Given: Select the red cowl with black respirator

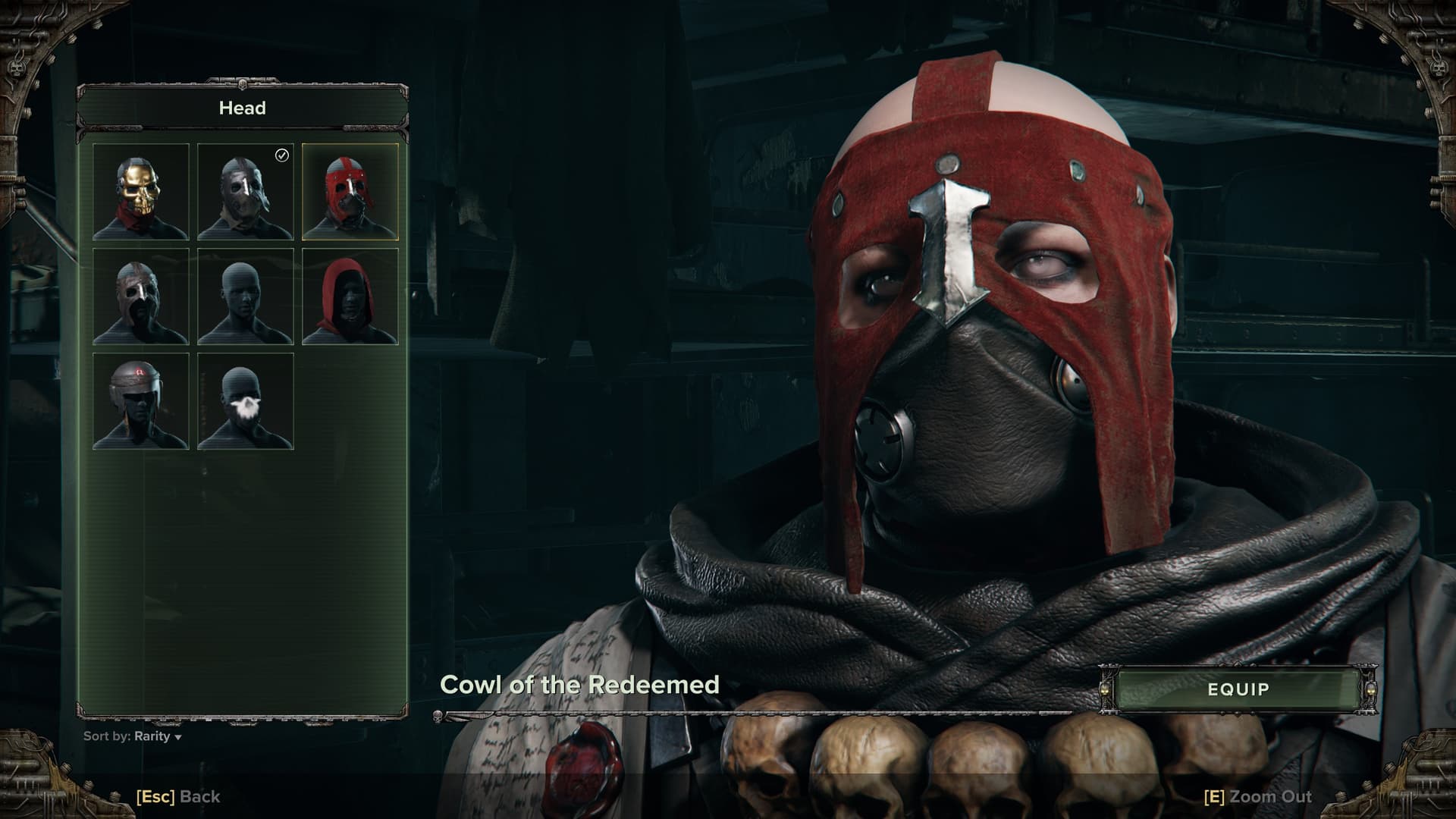Looking at the screenshot, I should 350,192.
